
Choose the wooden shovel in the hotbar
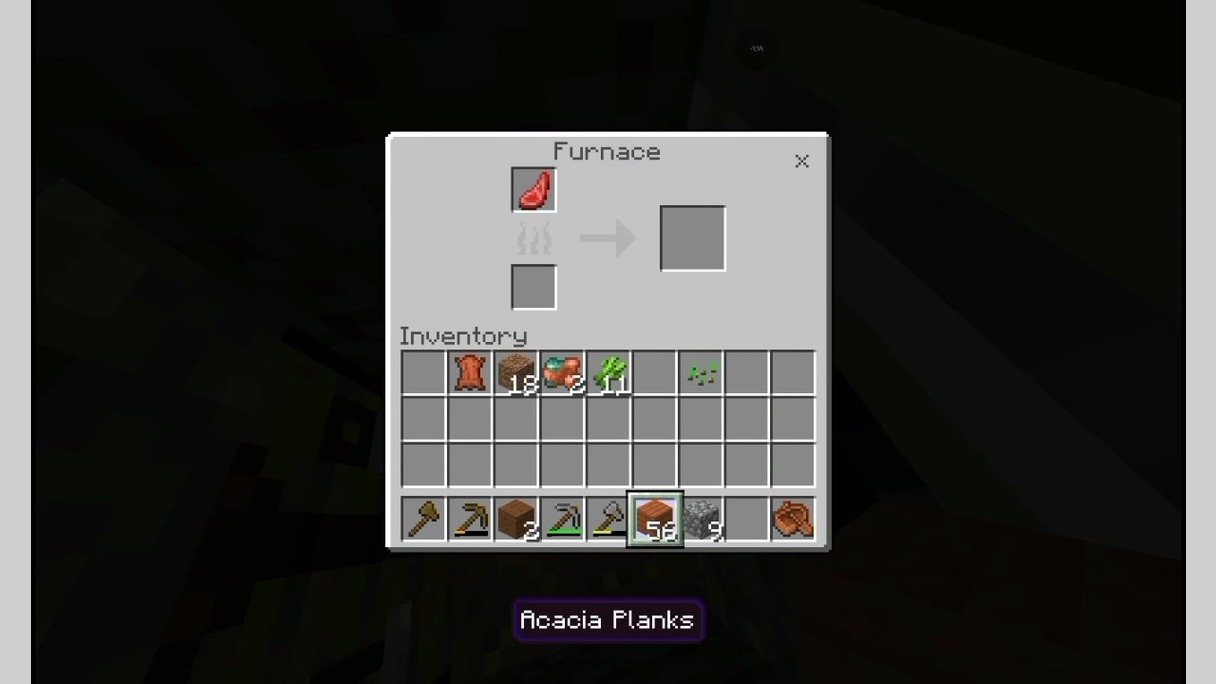(423, 519)
